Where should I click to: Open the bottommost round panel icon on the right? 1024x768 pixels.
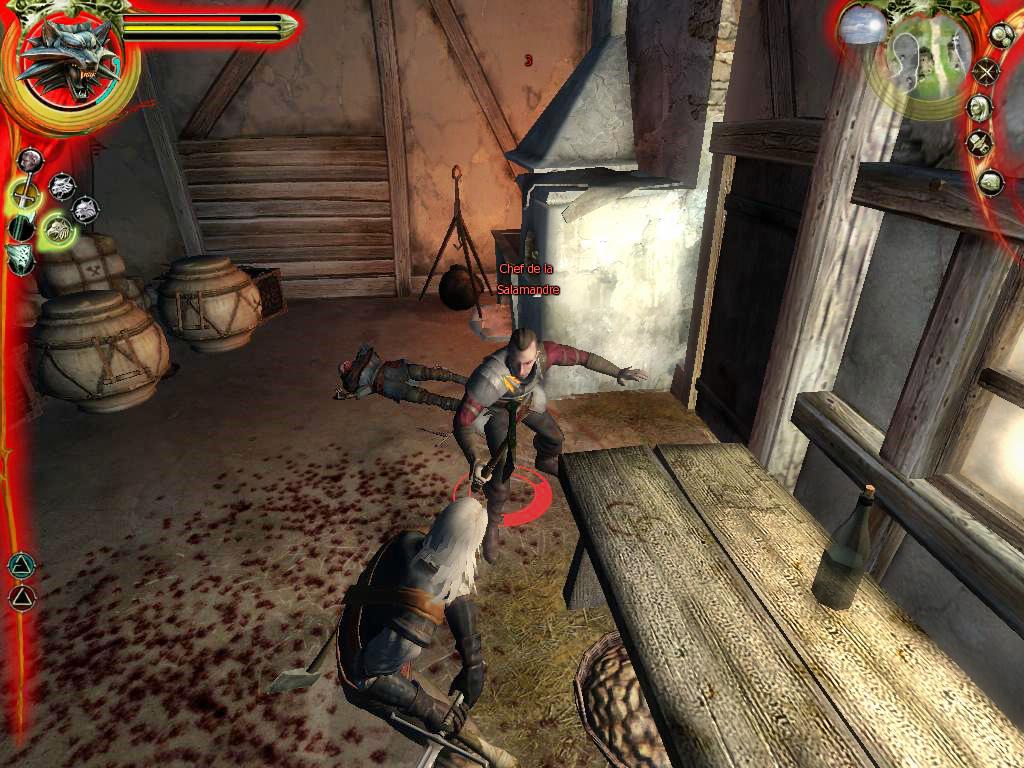(x=990, y=182)
